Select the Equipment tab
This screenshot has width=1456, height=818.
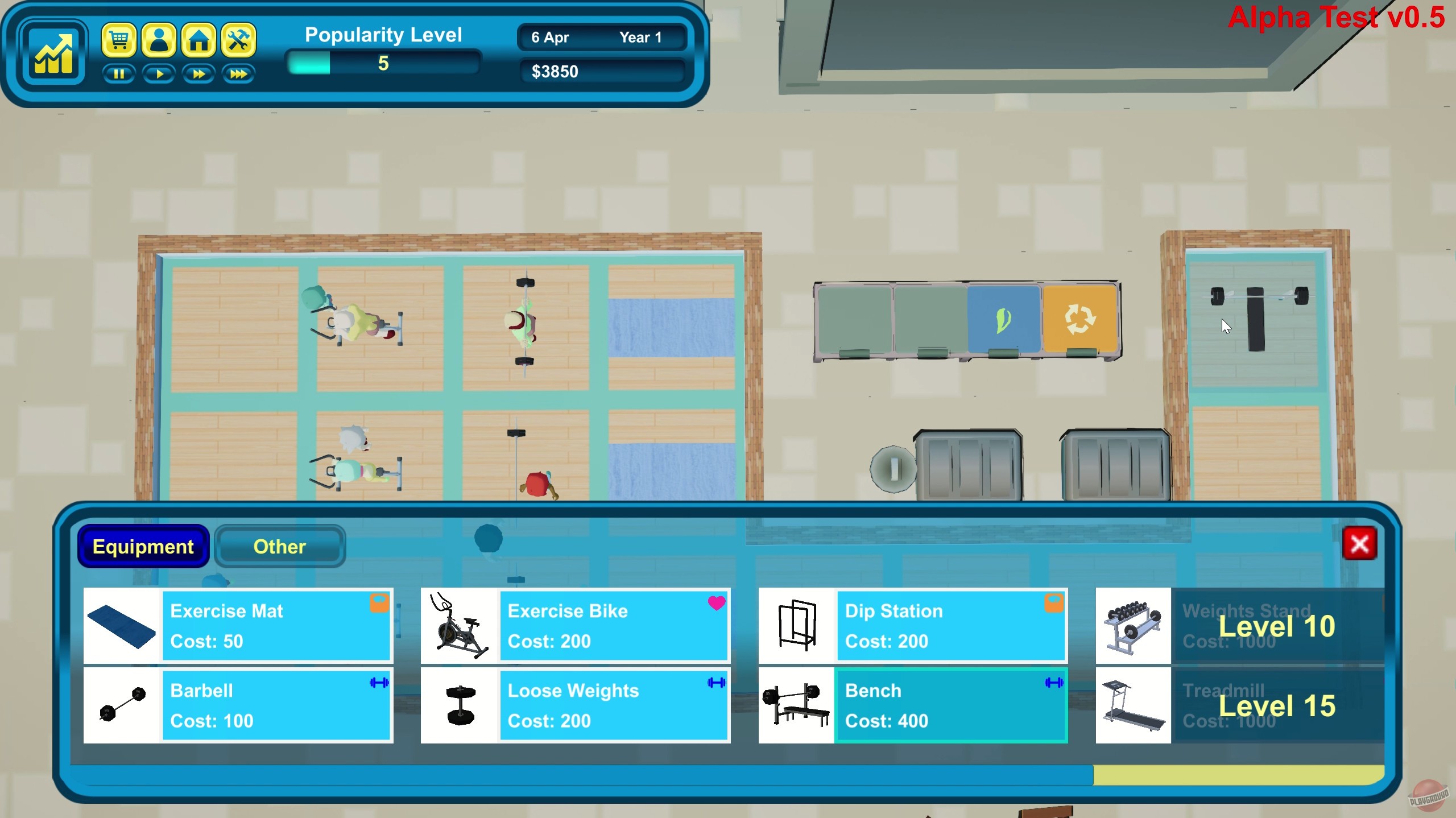coord(143,547)
